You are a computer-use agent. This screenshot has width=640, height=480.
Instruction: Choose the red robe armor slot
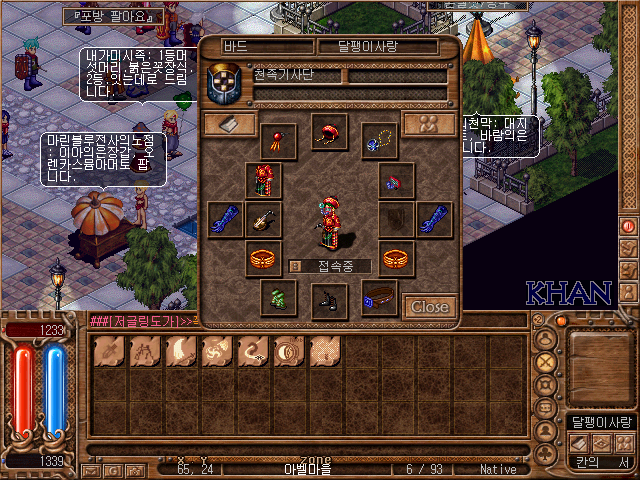[x=264, y=180]
